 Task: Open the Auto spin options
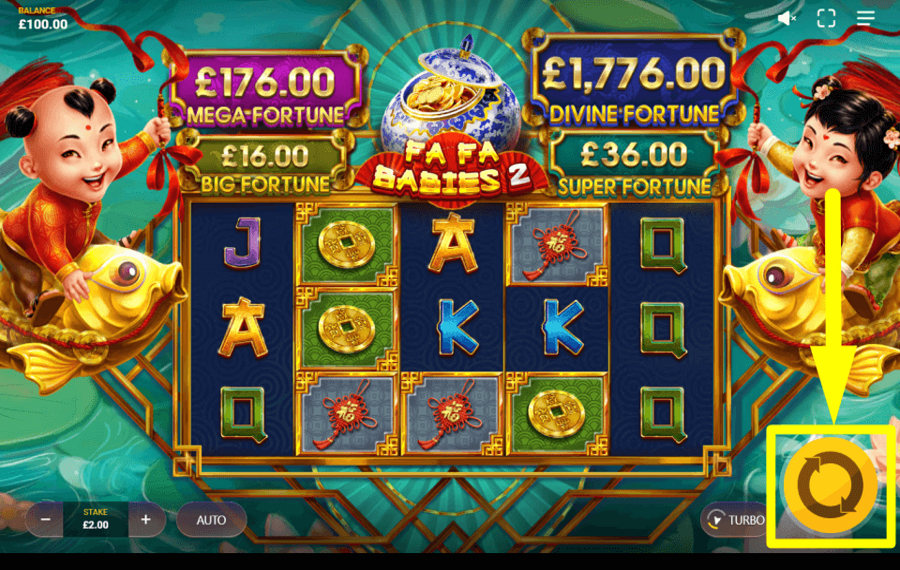tap(211, 520)
